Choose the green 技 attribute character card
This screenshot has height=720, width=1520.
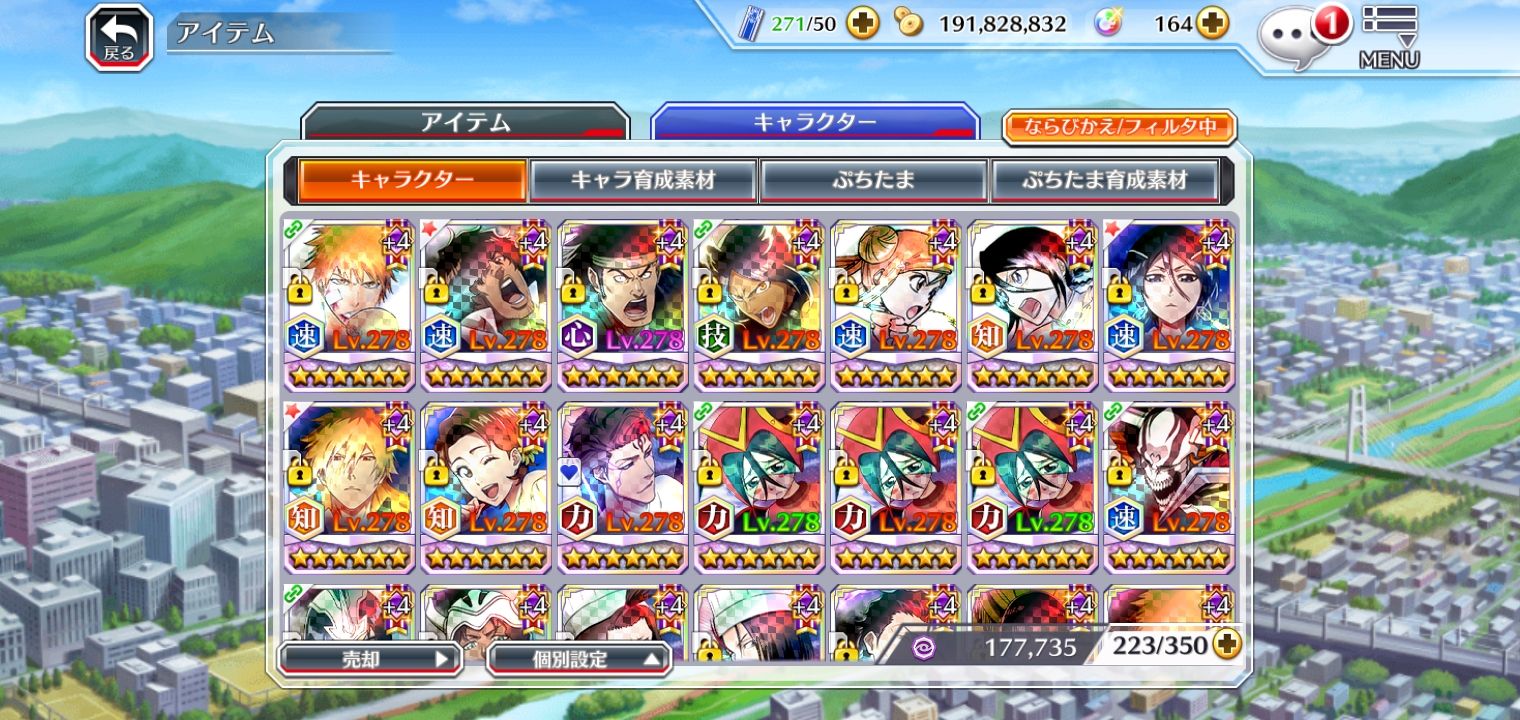click(759, 303)
